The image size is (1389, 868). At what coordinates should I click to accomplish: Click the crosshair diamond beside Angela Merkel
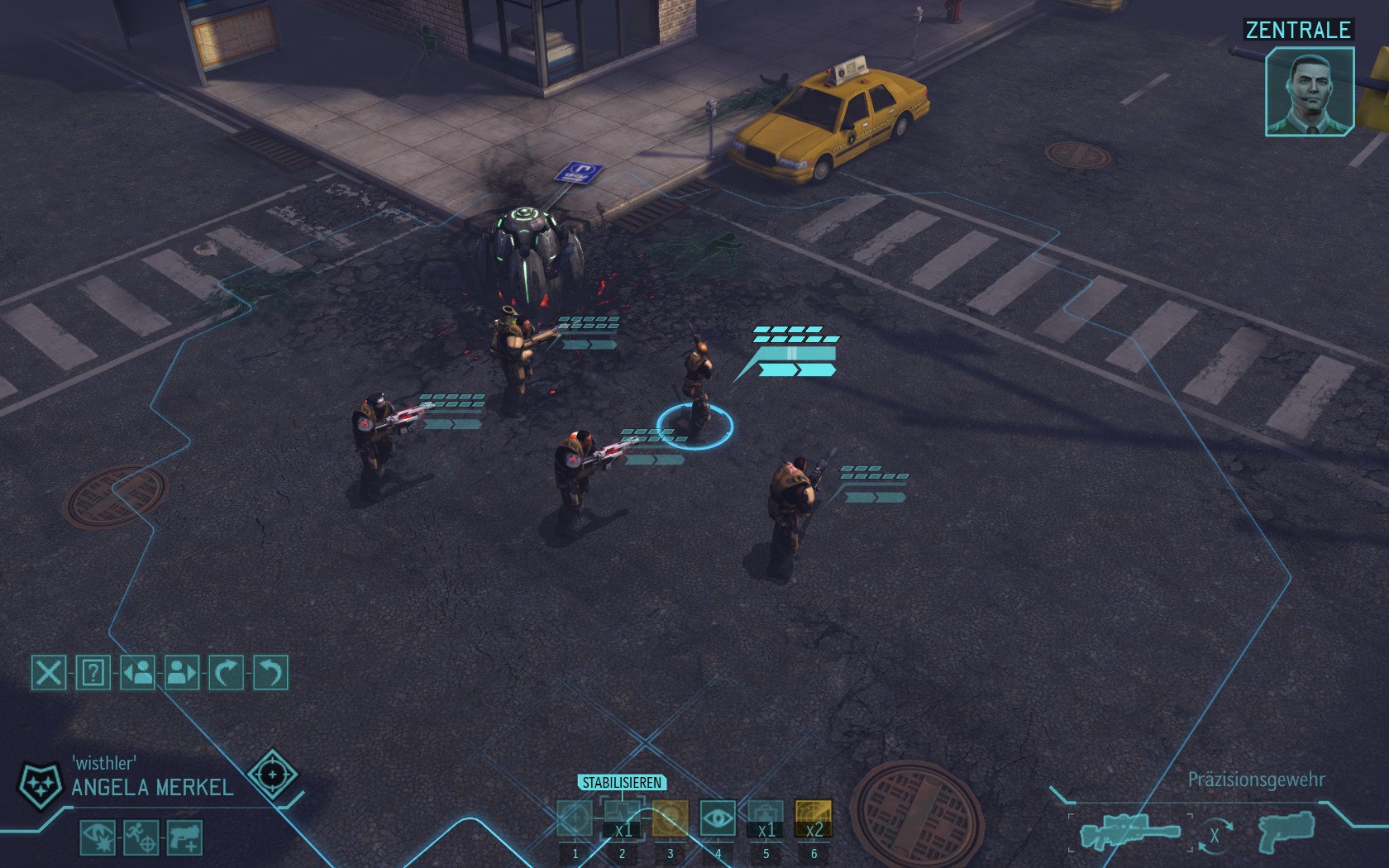272,775
